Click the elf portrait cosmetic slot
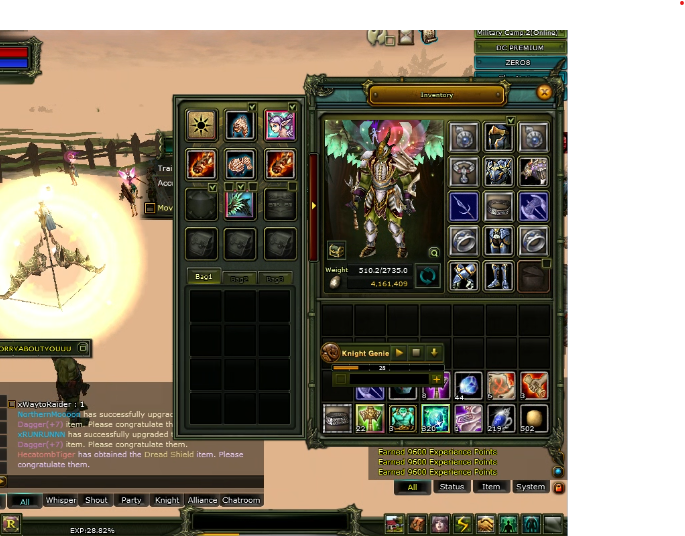 279,125
